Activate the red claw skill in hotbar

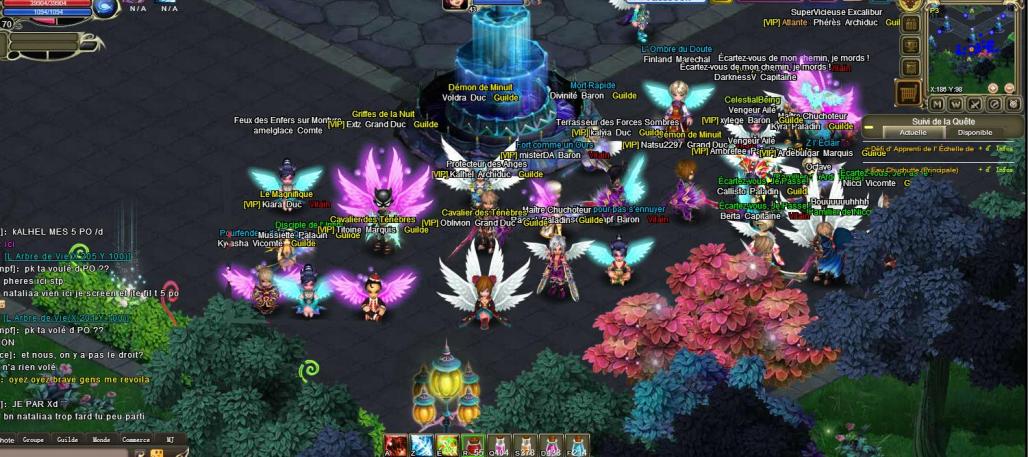click(x=395, y=445)
